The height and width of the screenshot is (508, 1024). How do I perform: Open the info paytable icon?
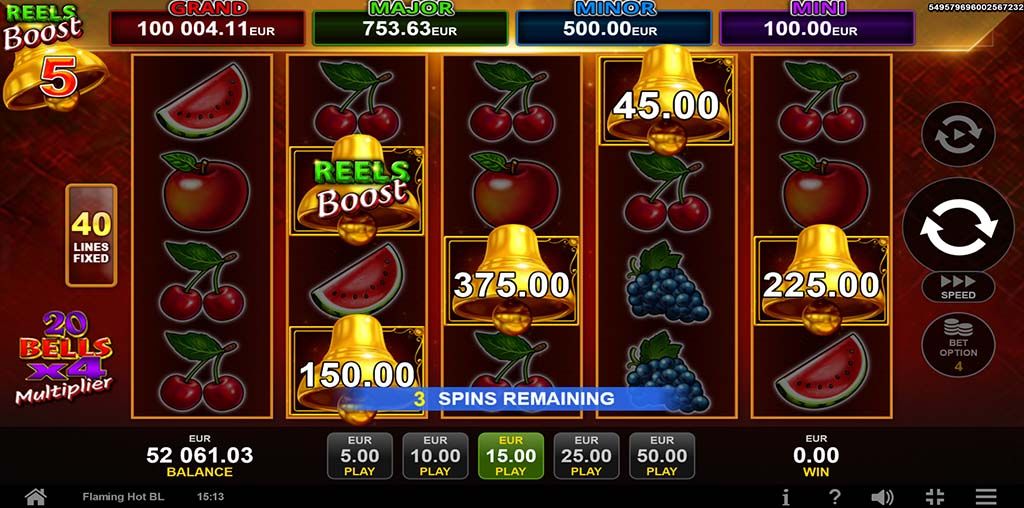[786, 496]
